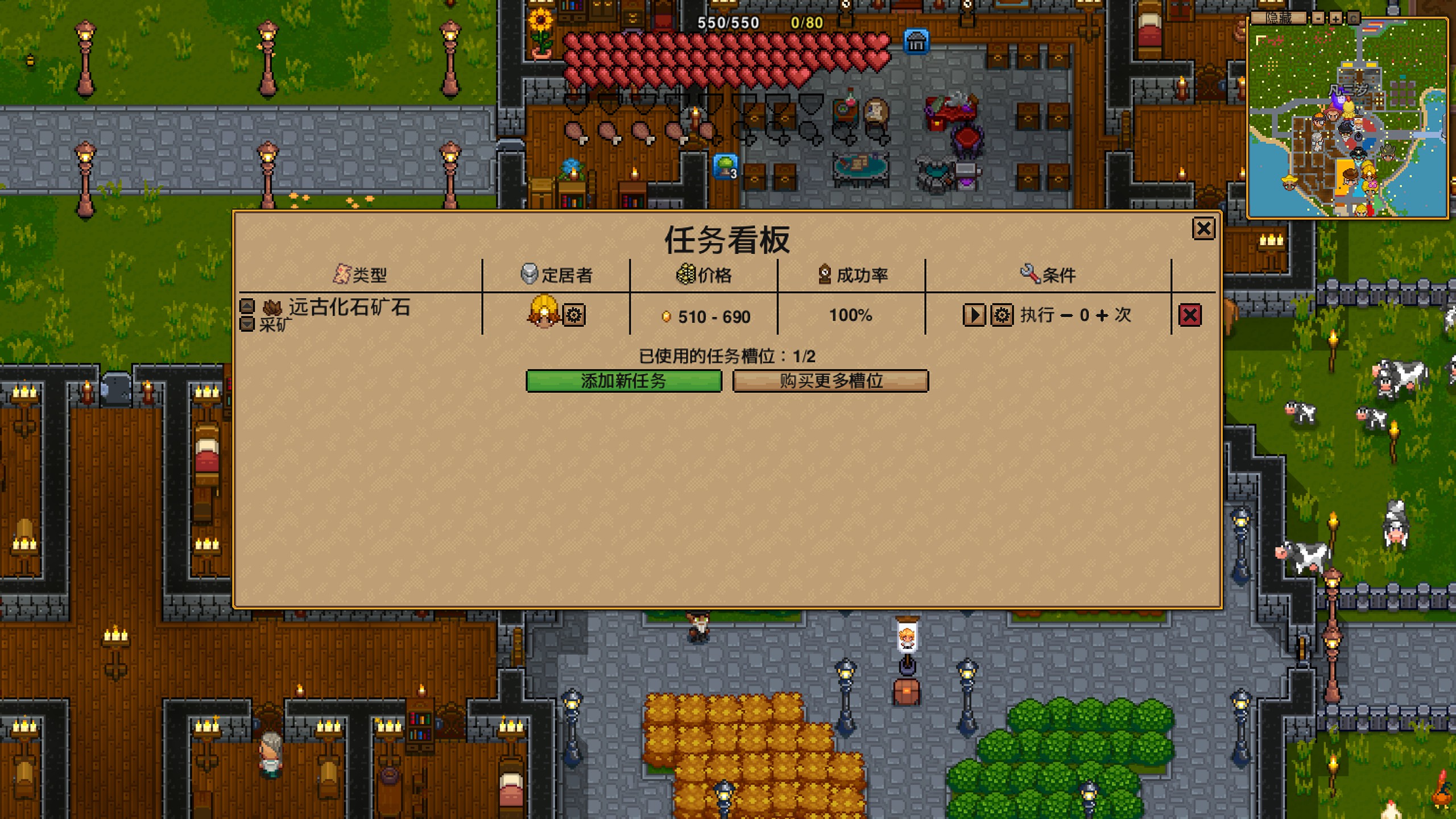Viewport: 1456px width, 819px height.
Task: Open the settler selection gear for the mining task
Action: pos(574,315)
